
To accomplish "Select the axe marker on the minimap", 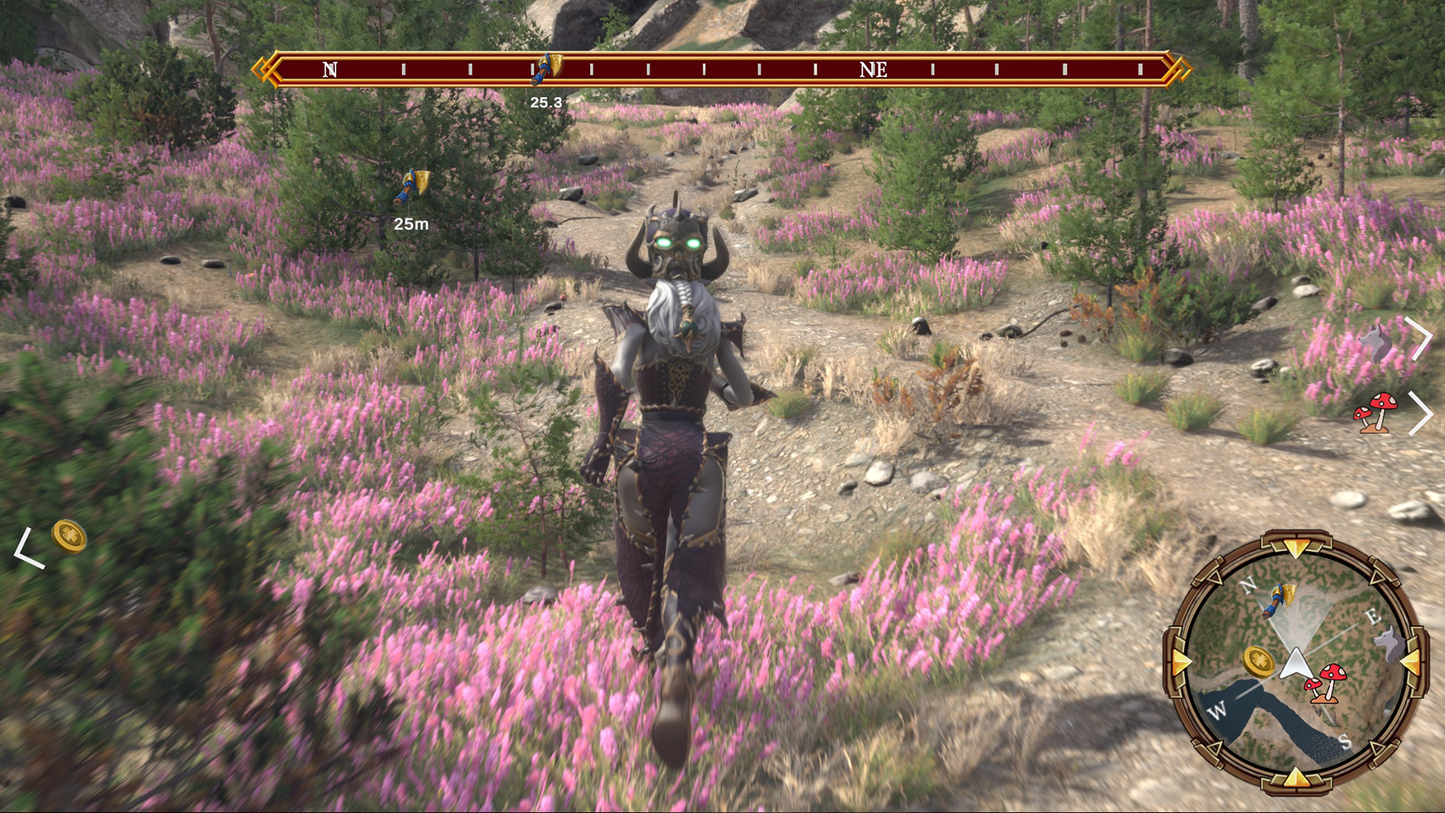I will pyautogui.click(x=1278, y=600).
